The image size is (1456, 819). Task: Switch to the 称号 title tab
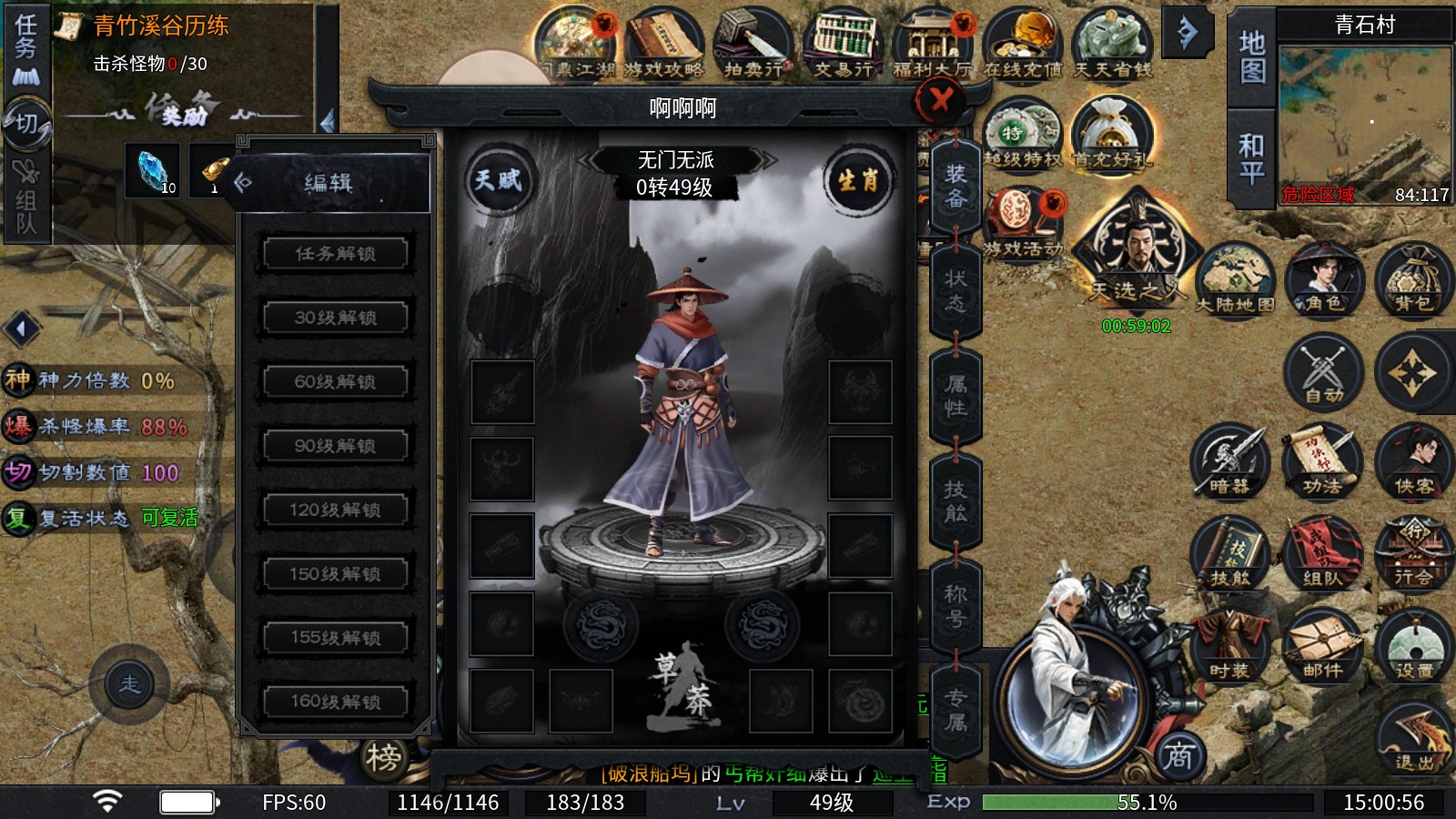(955, 606)
